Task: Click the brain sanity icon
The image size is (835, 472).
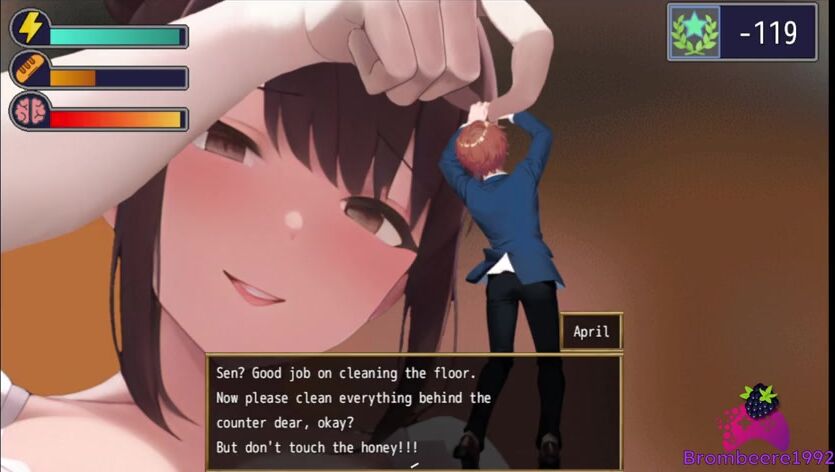Action: pyautogui.click(x=30, y=111)
